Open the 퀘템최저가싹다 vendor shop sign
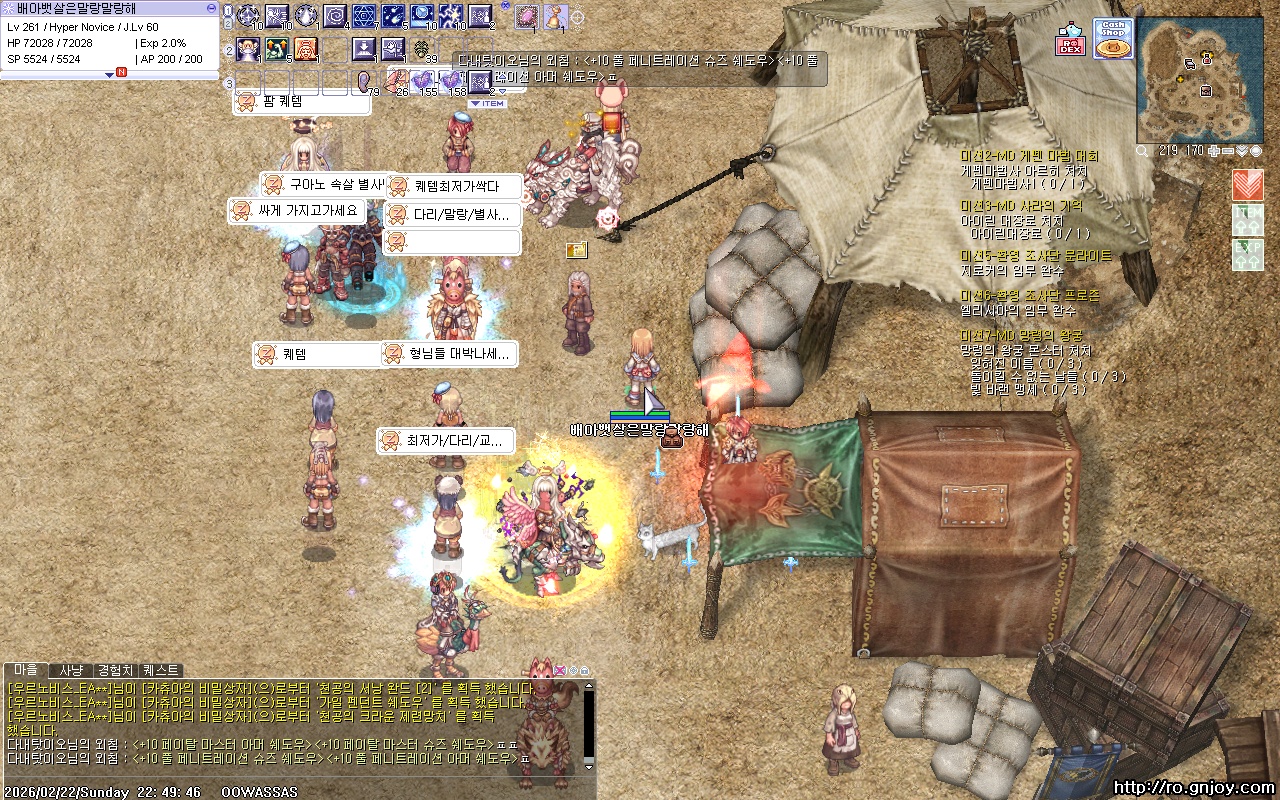Viewport: 1280px width, 800px height. [x=455, y=187]
